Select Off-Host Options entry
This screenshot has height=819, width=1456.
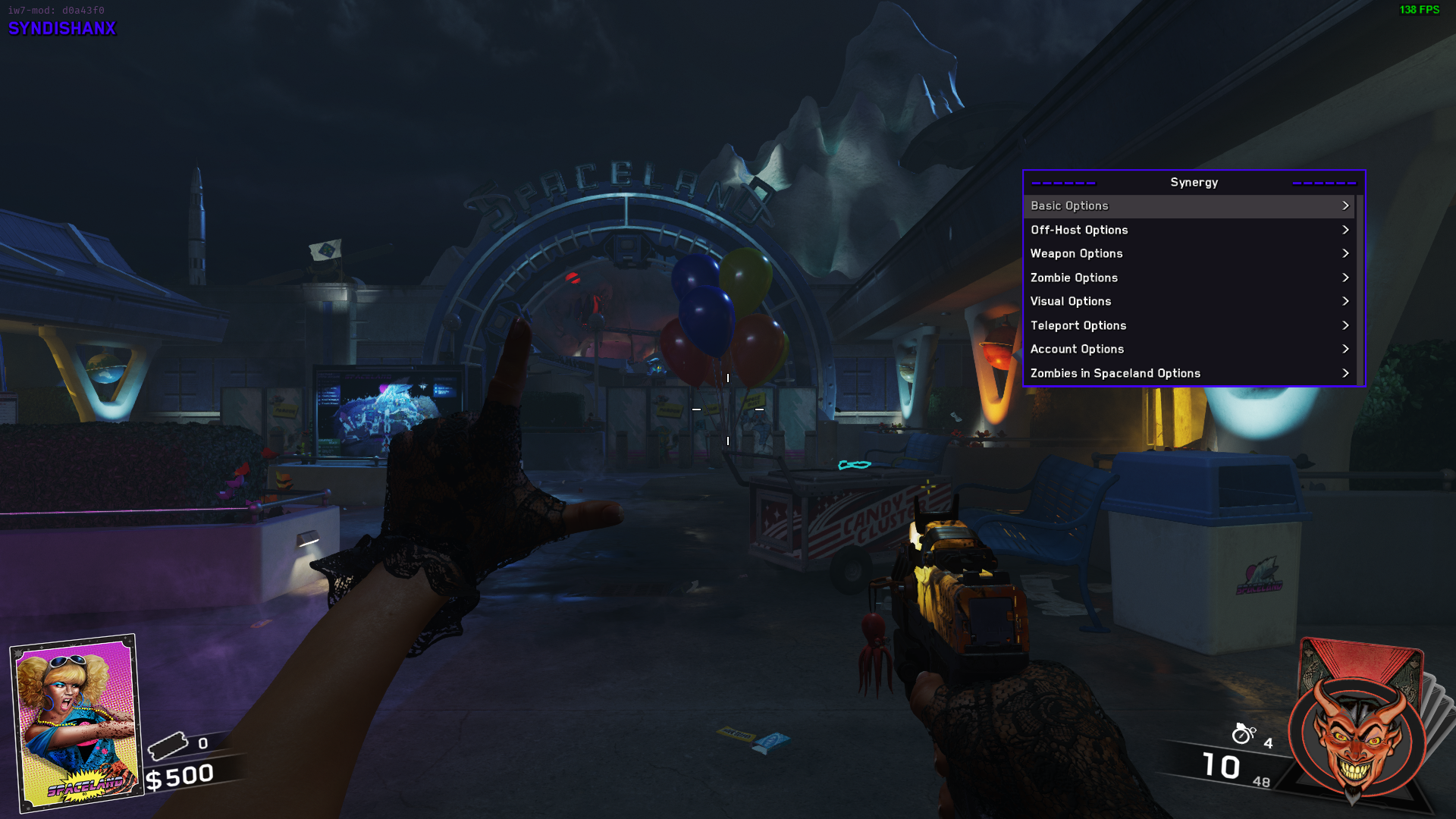tap(1188, 230)
